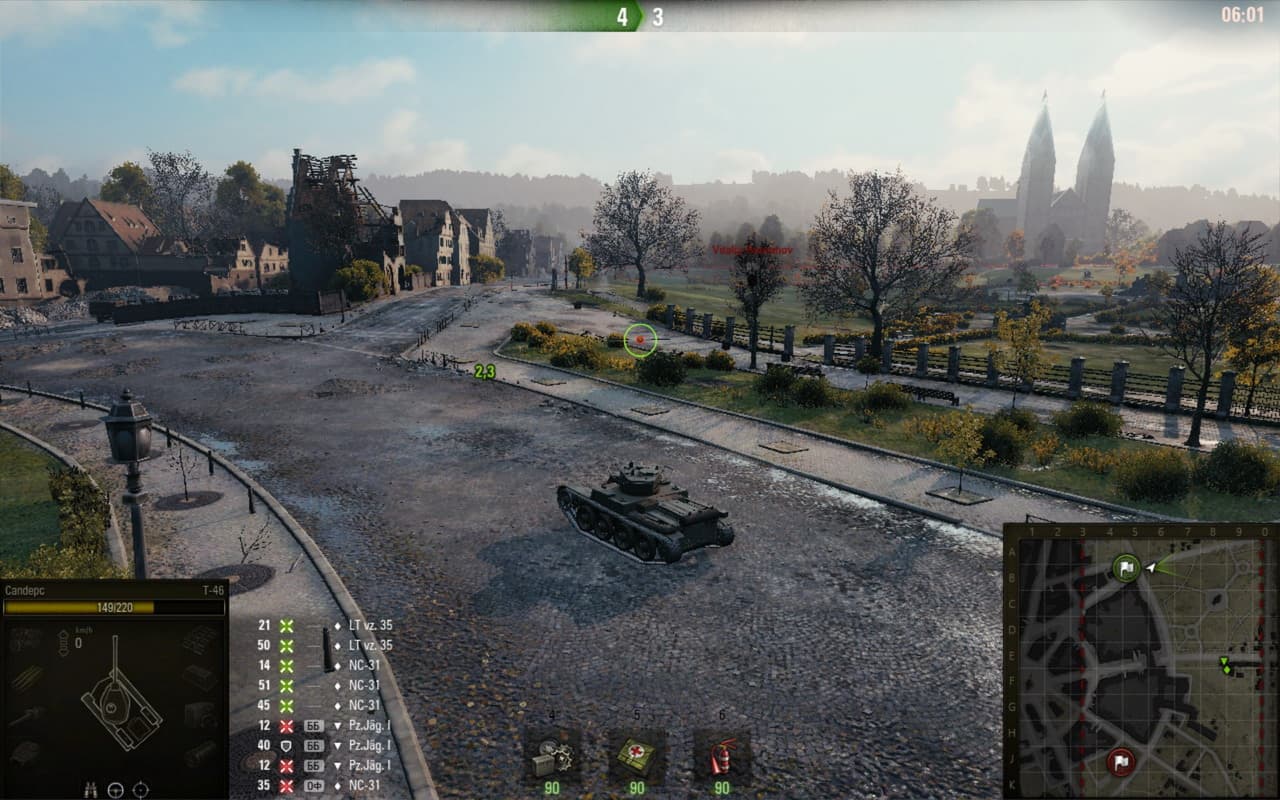Activate the first aid kit consumable
Image resolution: width=1280 pixels, height=800 pixels.
coord(637,756)
